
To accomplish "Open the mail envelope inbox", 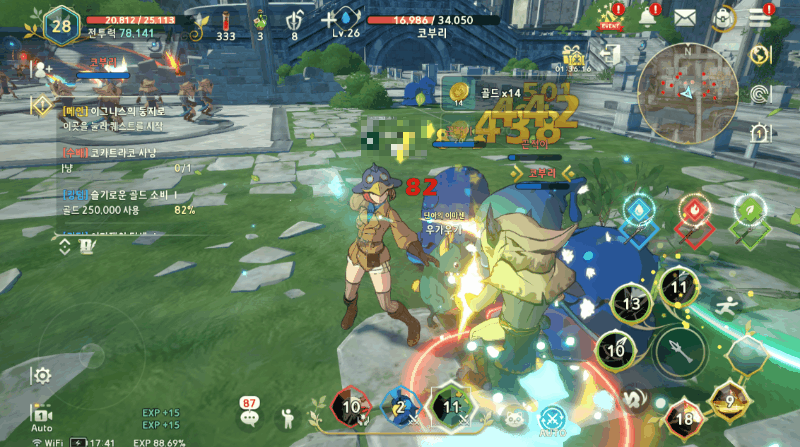I will pos(685,17).
